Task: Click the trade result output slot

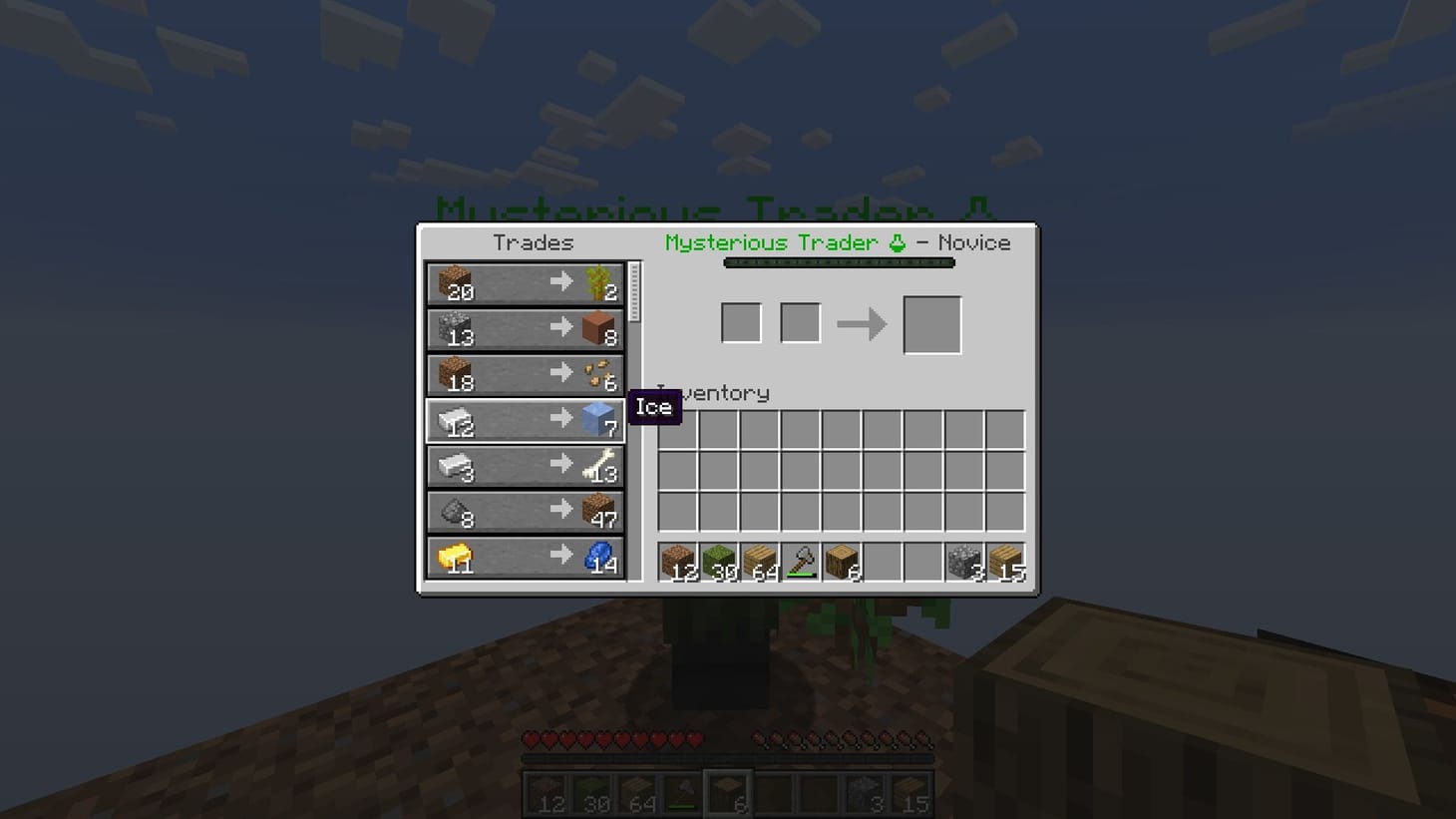Action: (x=930, y=322)
